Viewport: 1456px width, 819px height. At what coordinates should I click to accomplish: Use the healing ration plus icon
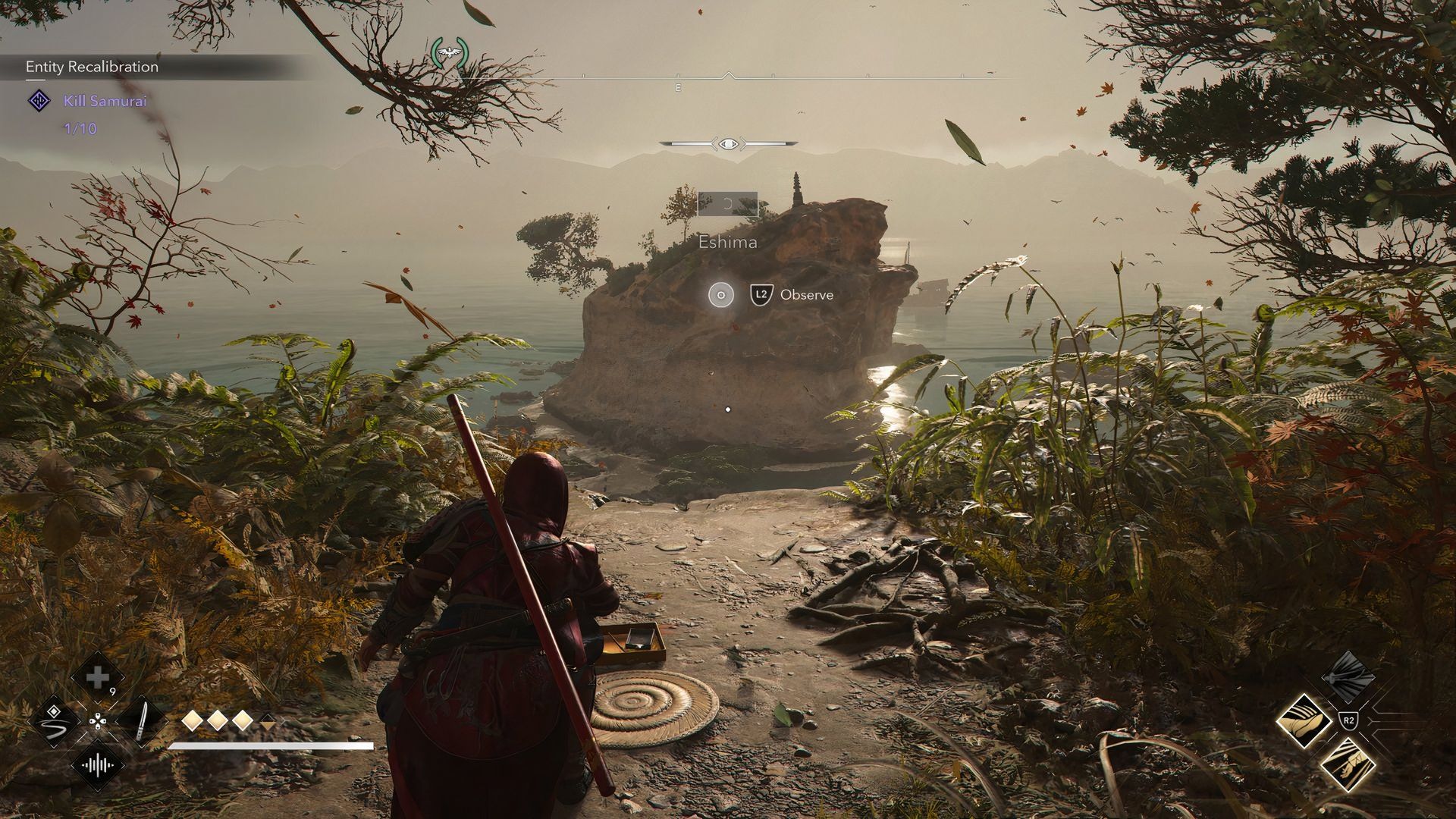coord(97,677)
